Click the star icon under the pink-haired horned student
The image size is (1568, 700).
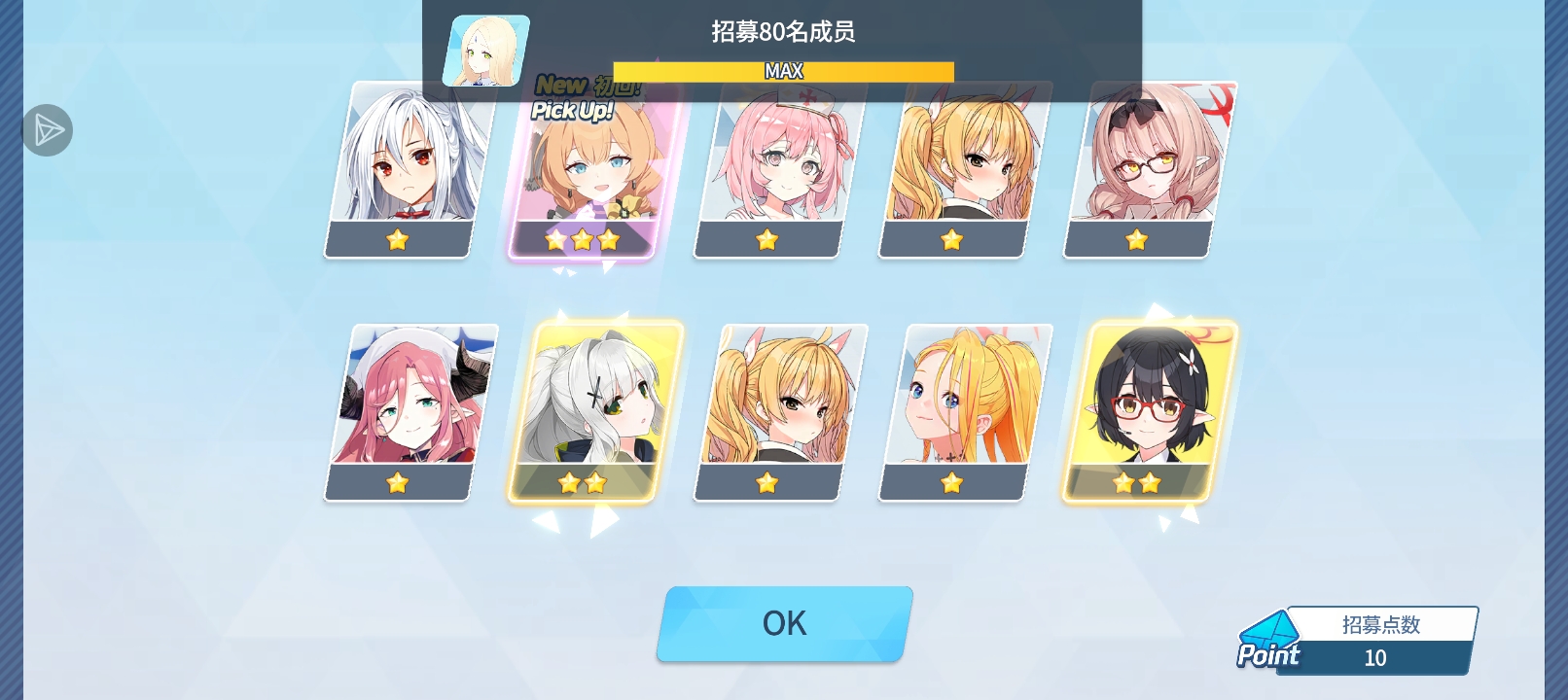[x=395, y=483]
